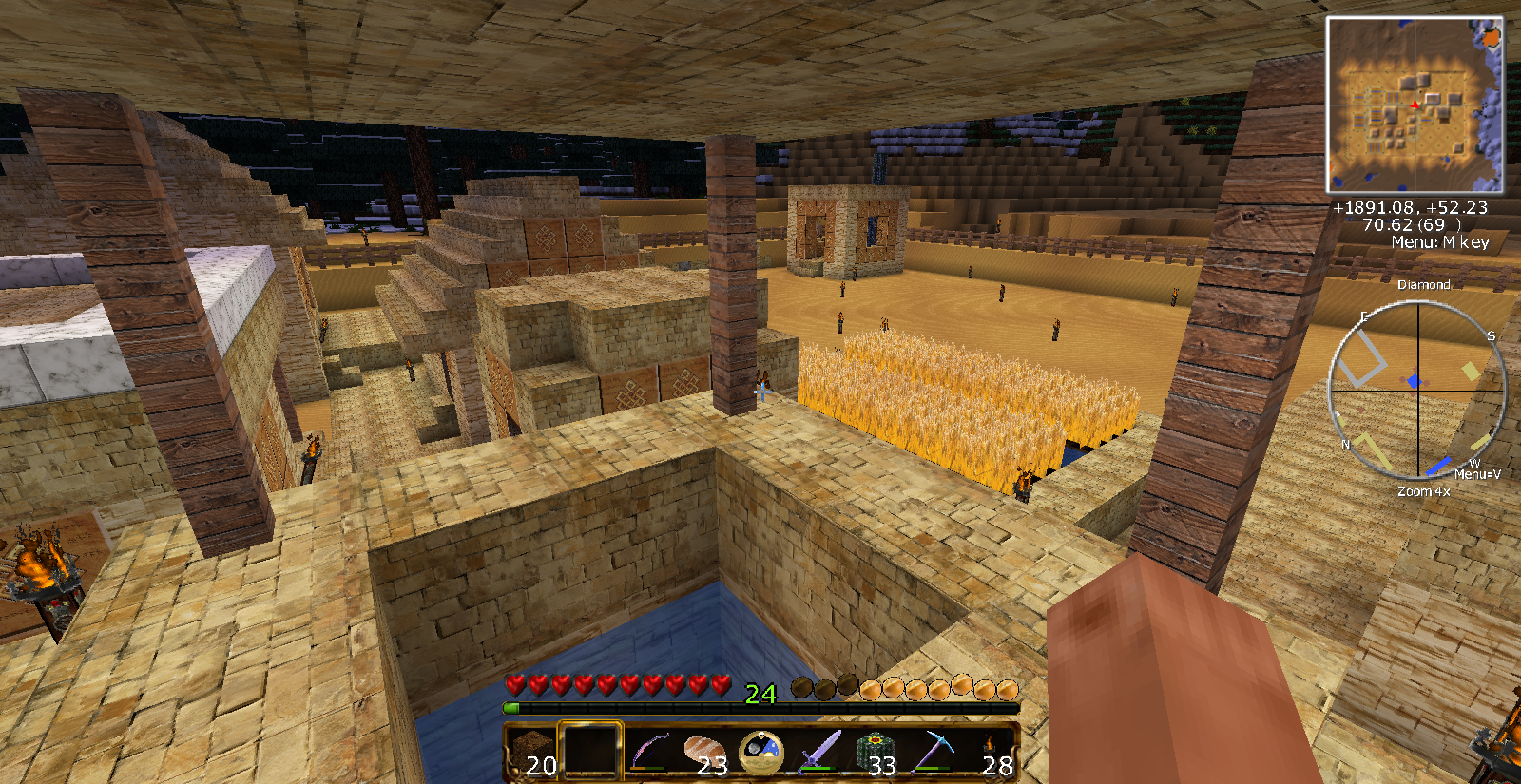Select the torch stack of 28
The height and width of the screenshot is (784, 1521).
tap(990, 751)
